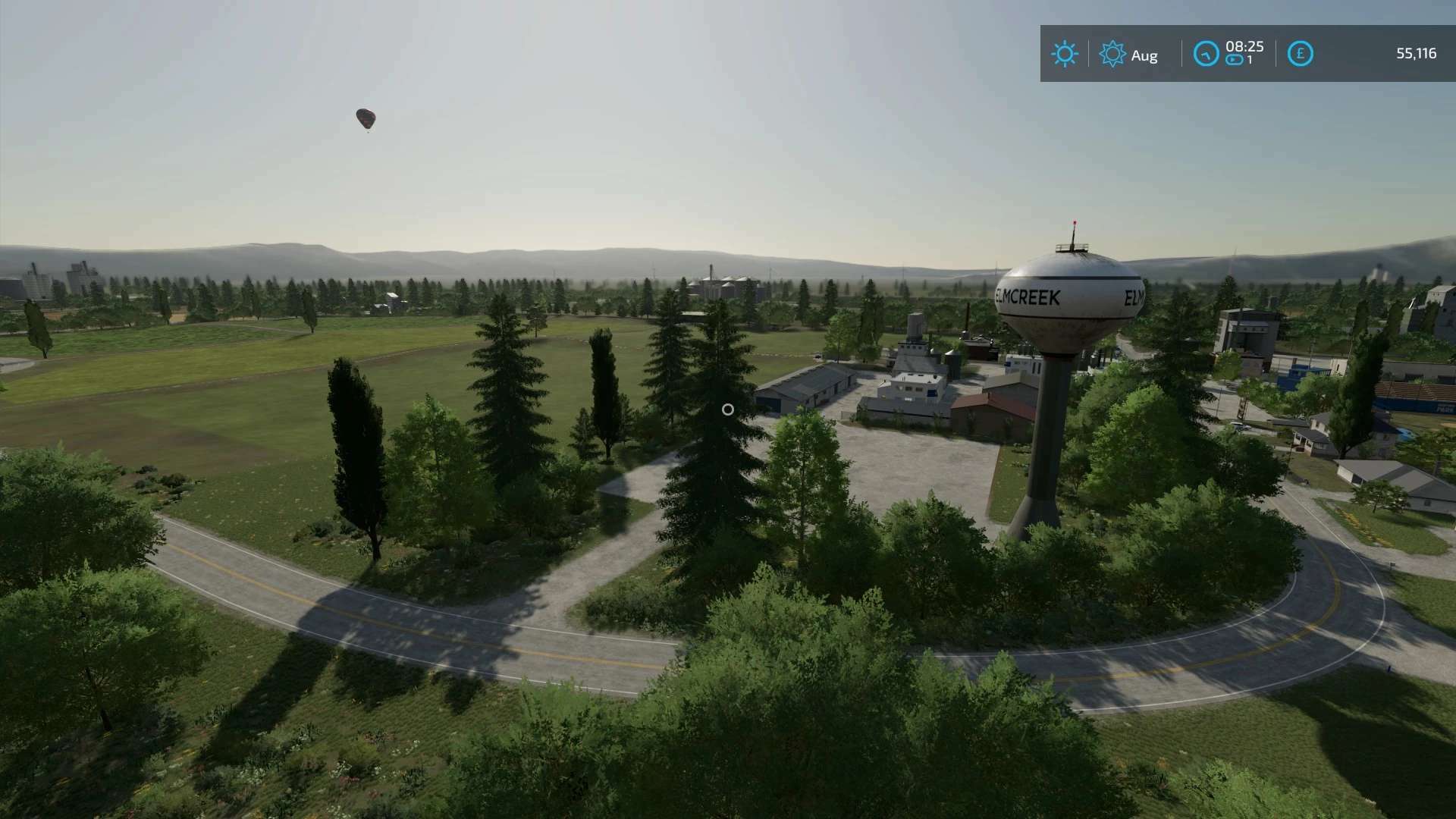The width and height of the screenshot is (1456, 819).
Task: Select the August season icon
Action: click(x=1112, y=54)
